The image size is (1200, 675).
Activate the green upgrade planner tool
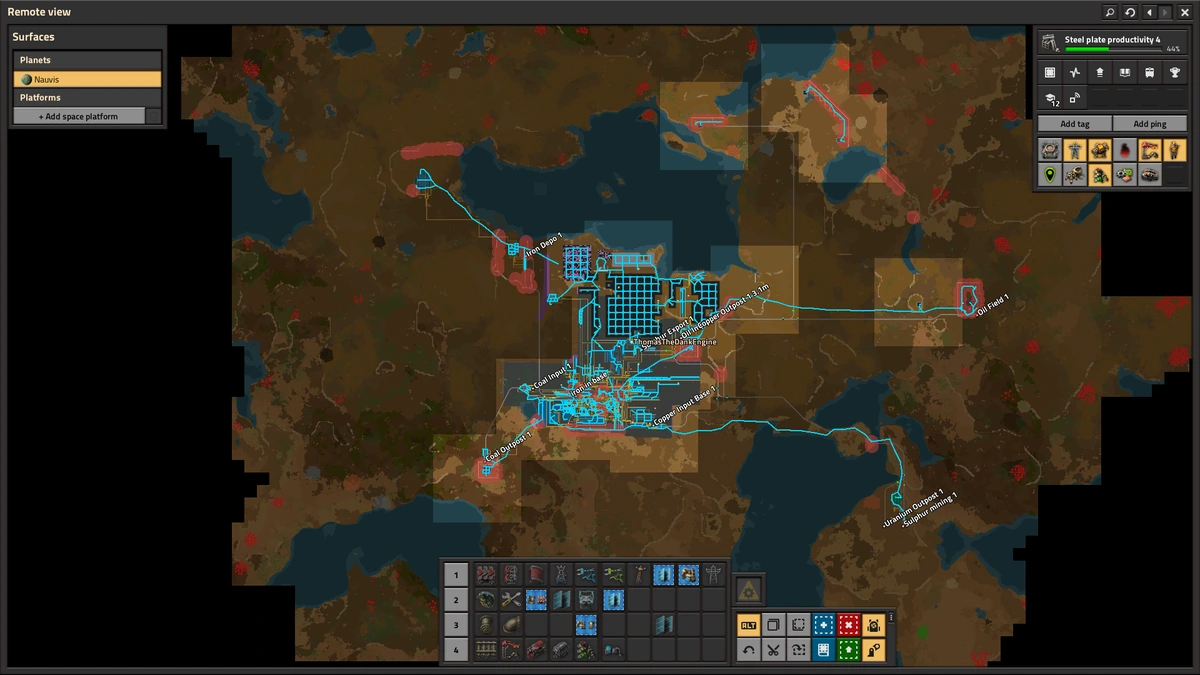(x=848, y=650)
